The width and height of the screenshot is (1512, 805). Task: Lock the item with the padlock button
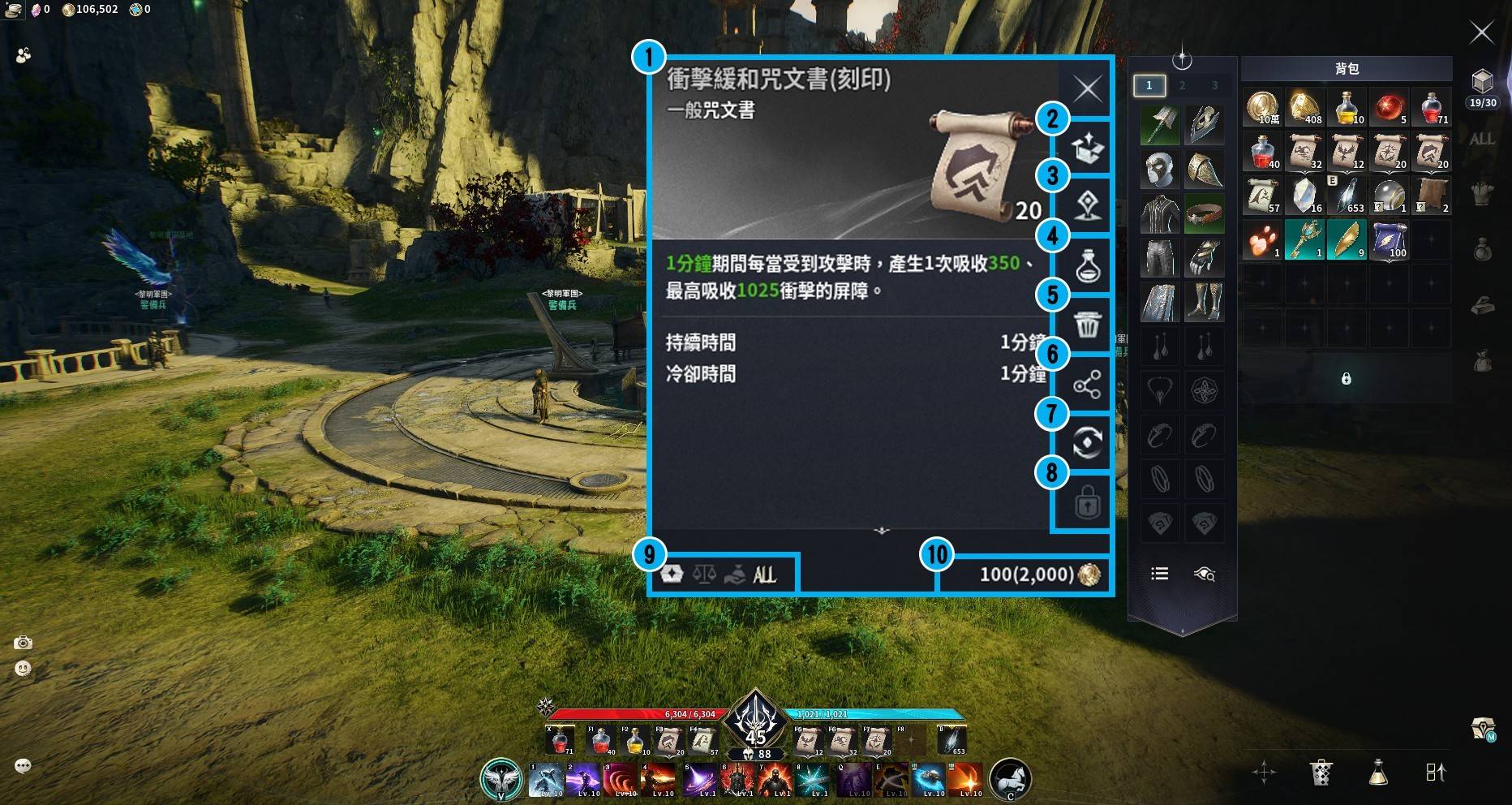tap(1087, 504)
